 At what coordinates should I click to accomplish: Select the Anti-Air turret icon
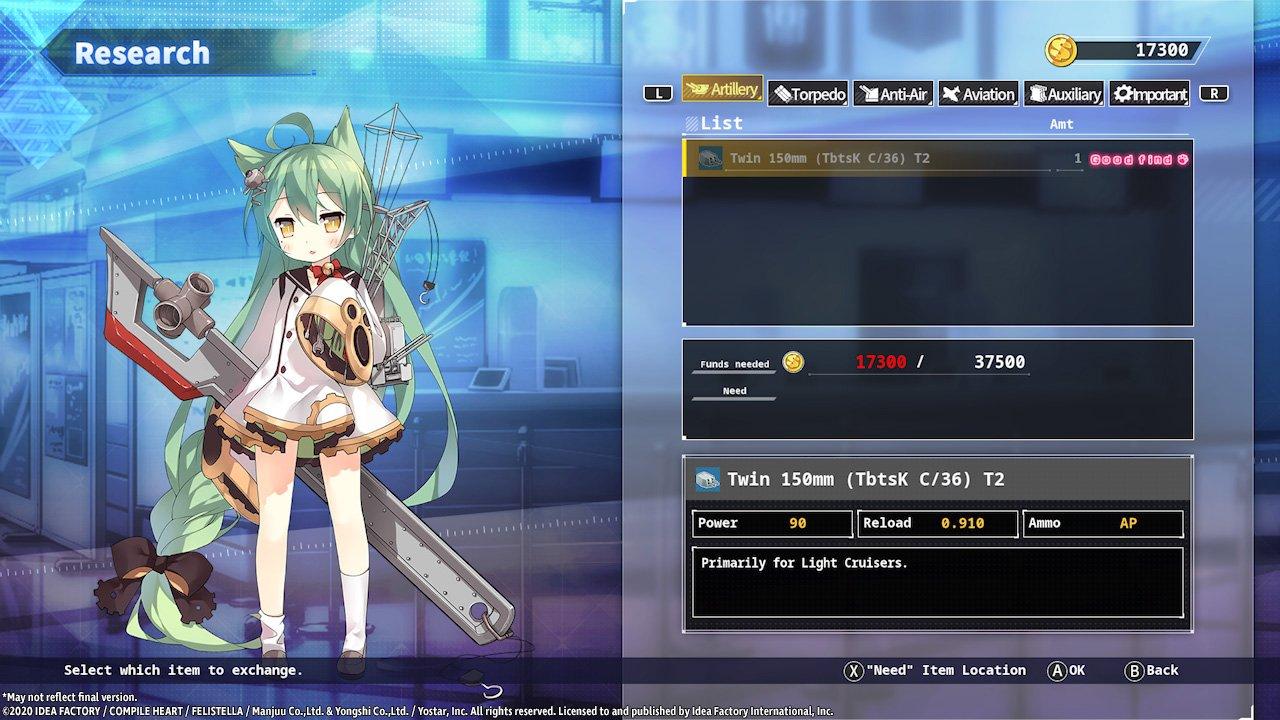868,93
